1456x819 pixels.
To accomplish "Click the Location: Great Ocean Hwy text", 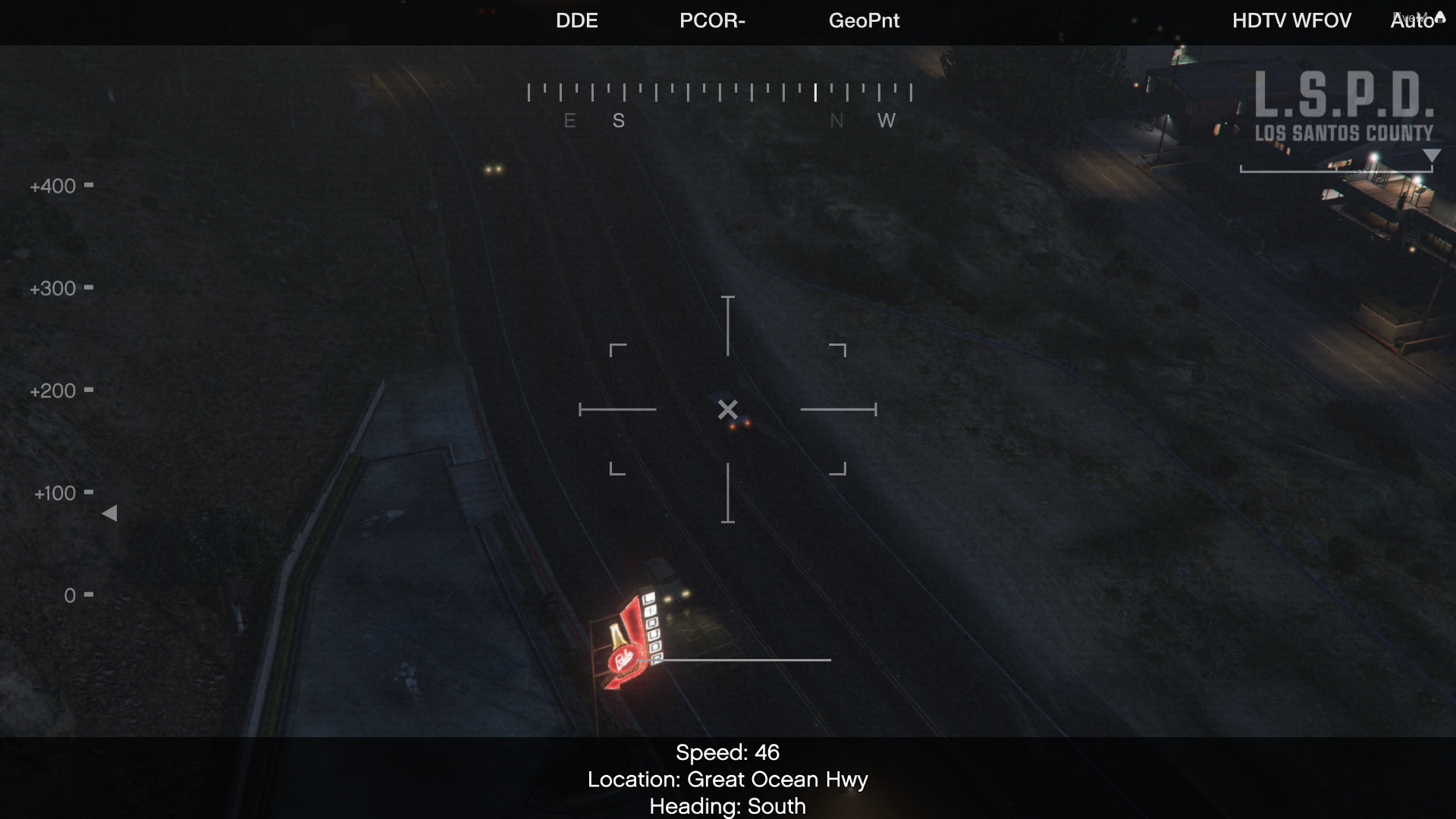I will pyautogui.click(x=728, y=779).
